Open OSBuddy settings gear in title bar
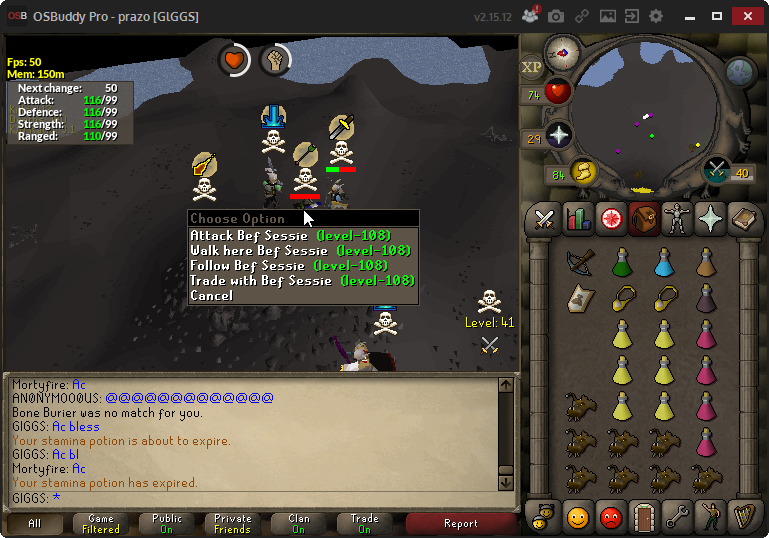769x538 pixels. point(656,16)
